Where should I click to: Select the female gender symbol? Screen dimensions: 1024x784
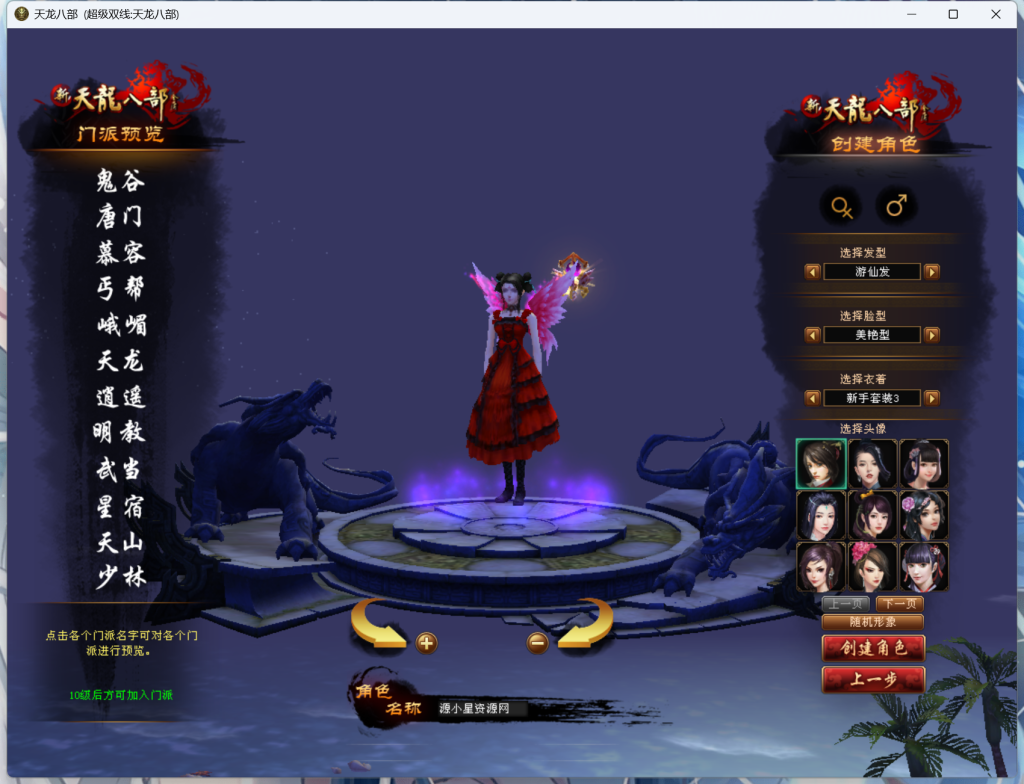click(842, 207)
